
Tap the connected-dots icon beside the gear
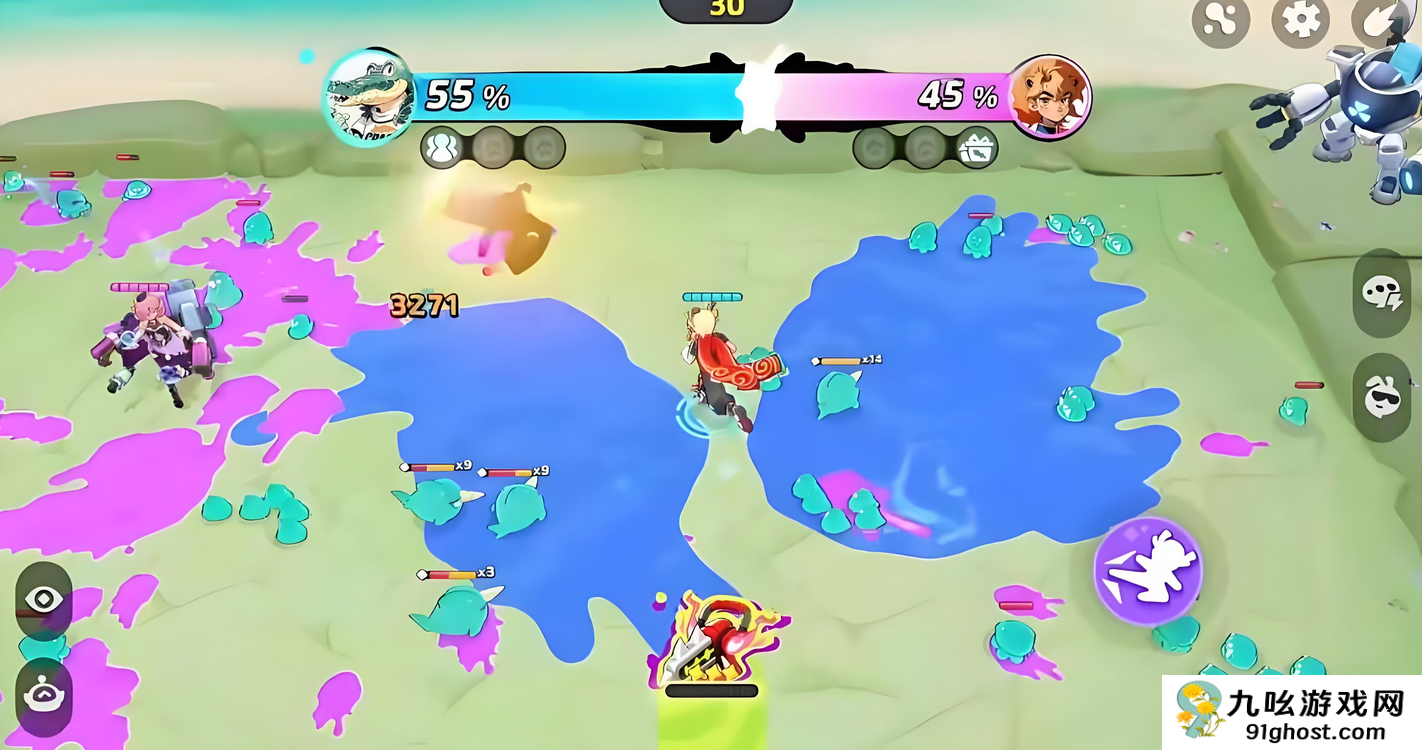1221,20
